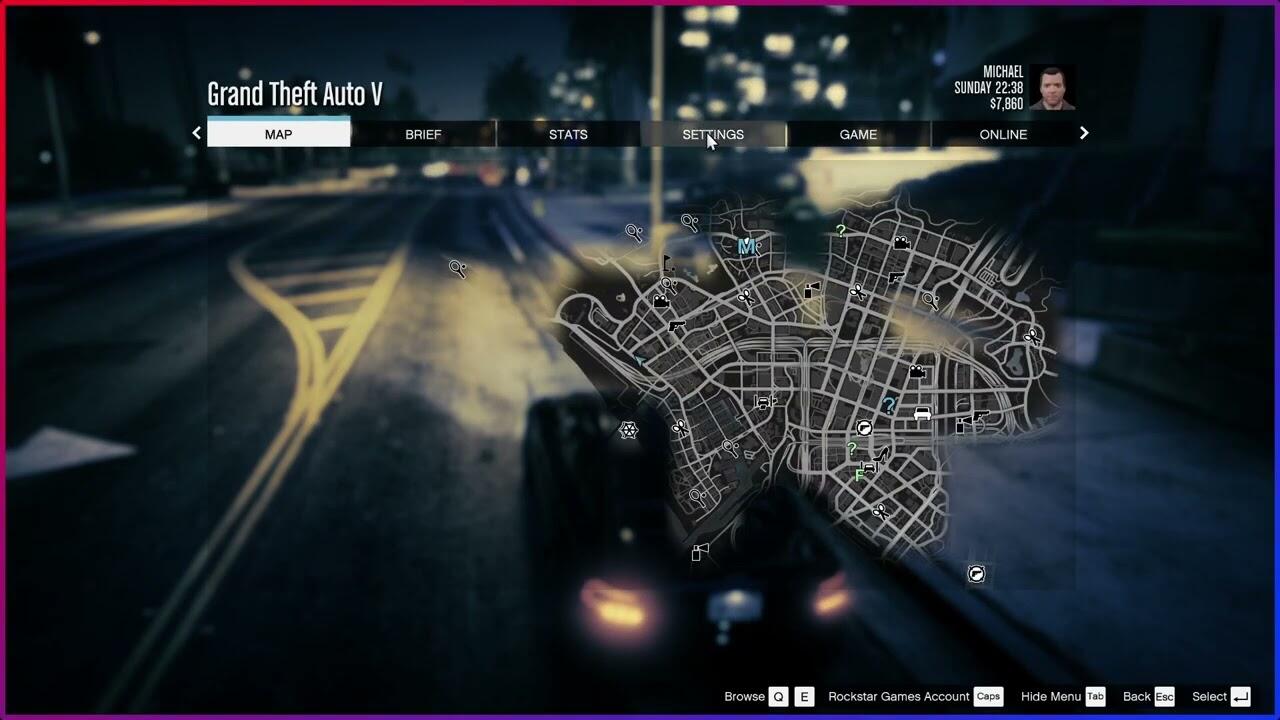Select the spider web marker left of the map
The image size is (1280, 720).
point(628,430)
